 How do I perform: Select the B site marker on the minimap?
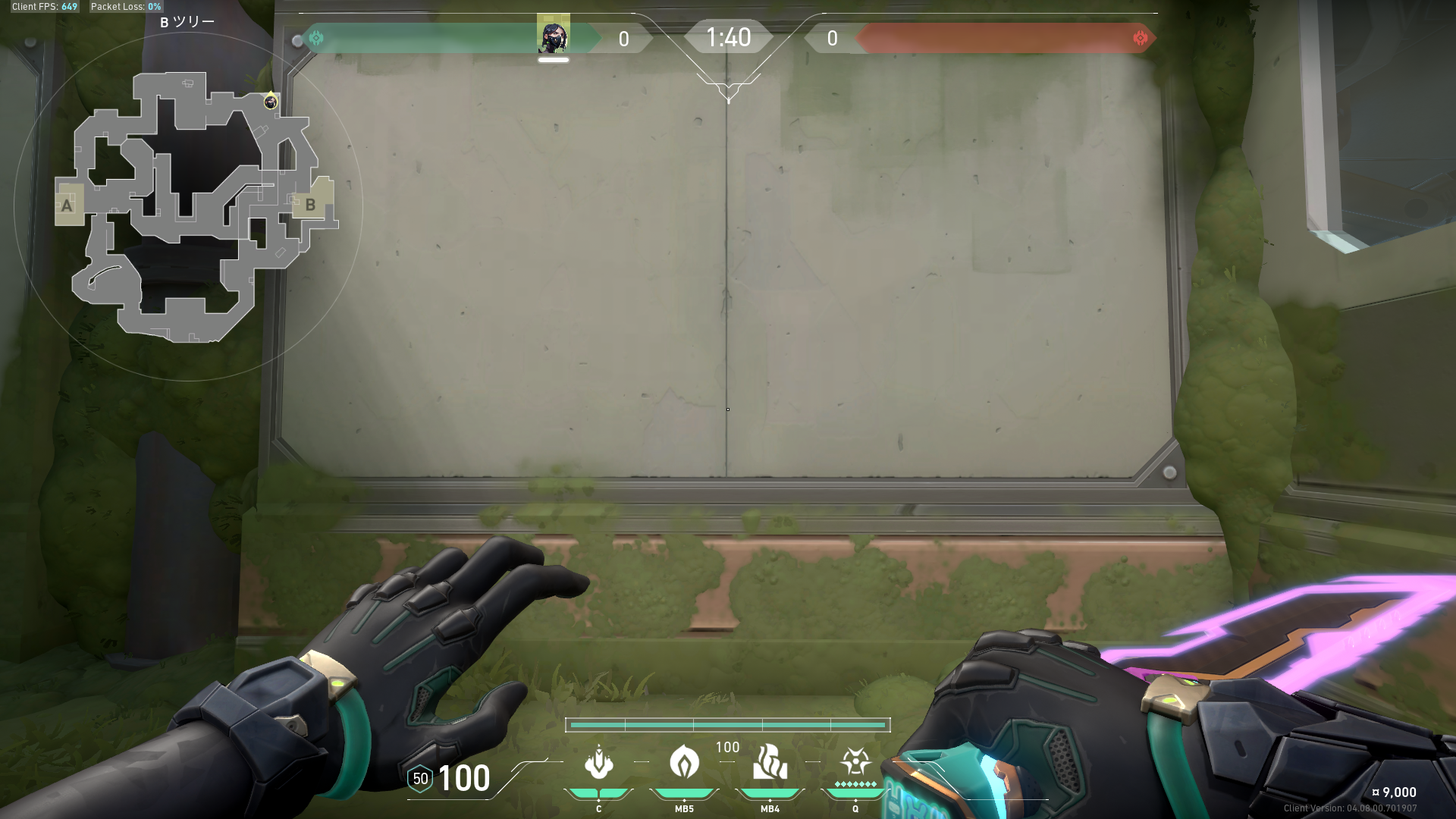pyautogui.click(x=310, y=204)
